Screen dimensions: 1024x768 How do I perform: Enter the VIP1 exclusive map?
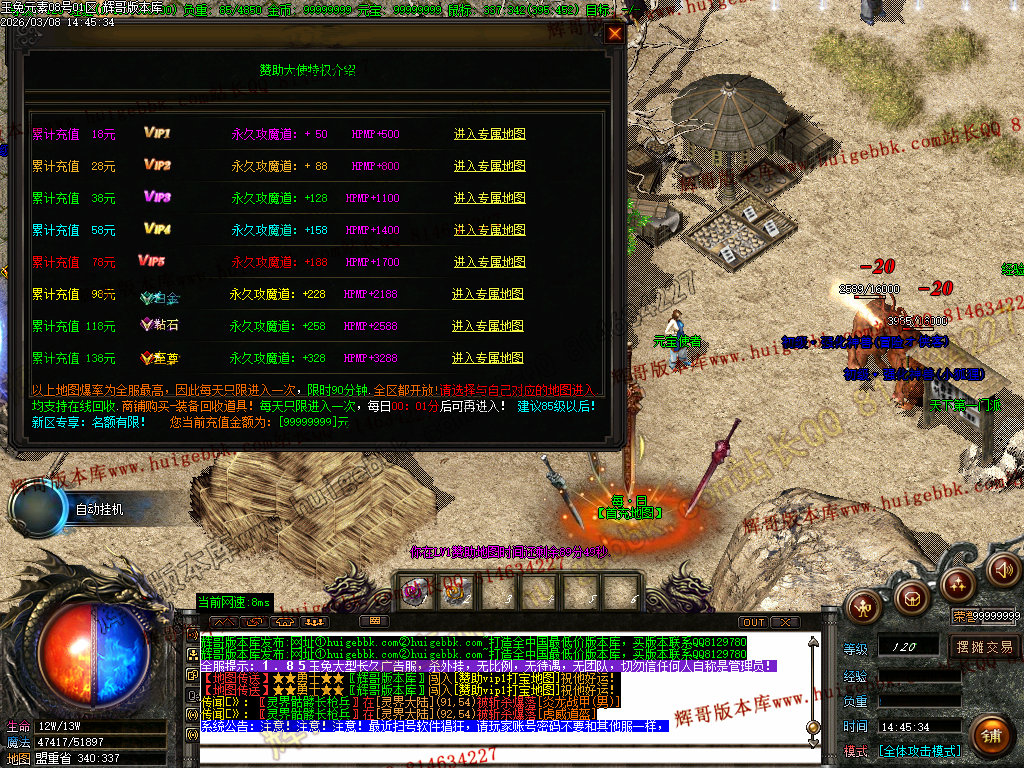(489, 134)
